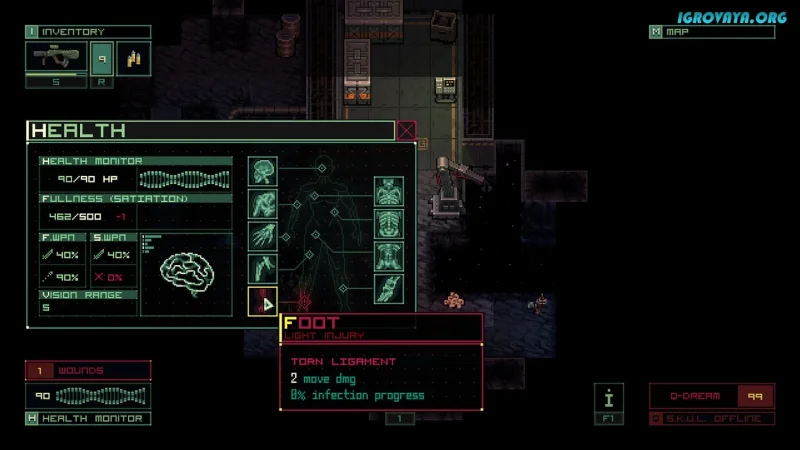The image size is (800, 450).
Task: Select the bullets ammo slot
Action: pos(134,59)
